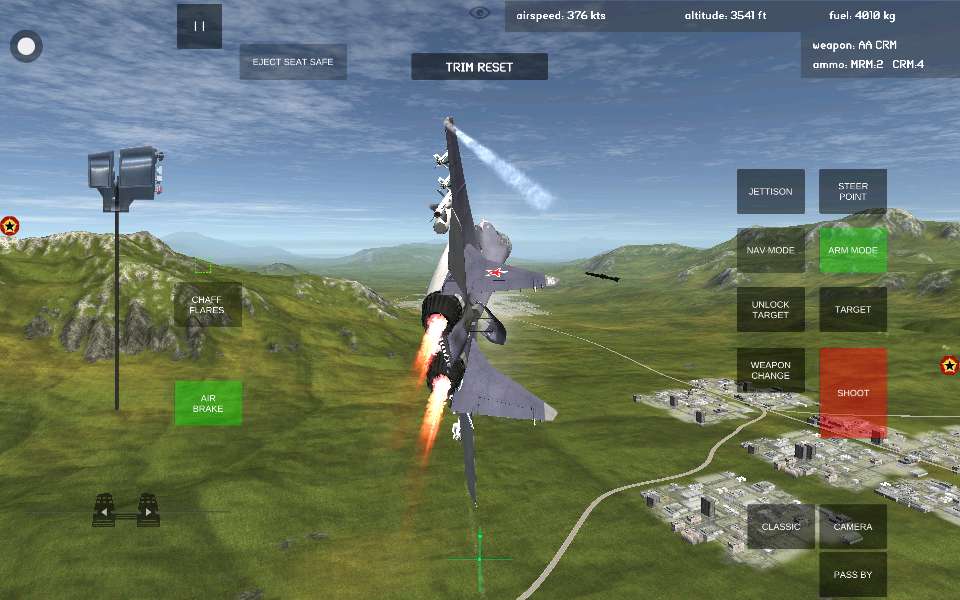Switch to Nav Mode
Viewport: 960px width, 600px height.
click(x=770, y=250)
